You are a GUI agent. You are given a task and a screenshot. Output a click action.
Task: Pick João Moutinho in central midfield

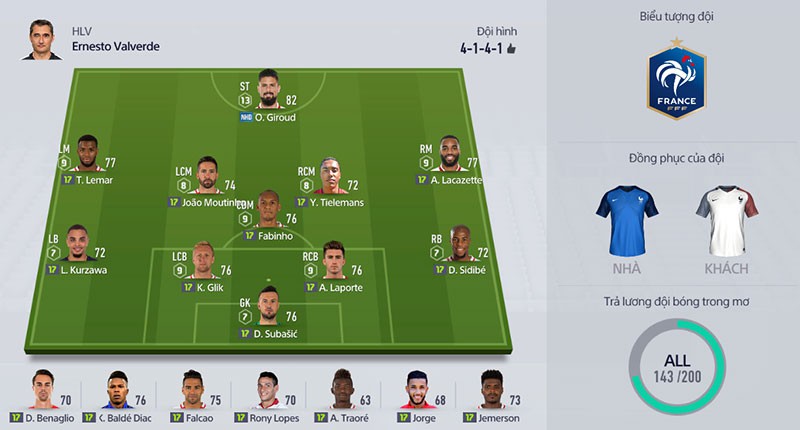[207, 177]
